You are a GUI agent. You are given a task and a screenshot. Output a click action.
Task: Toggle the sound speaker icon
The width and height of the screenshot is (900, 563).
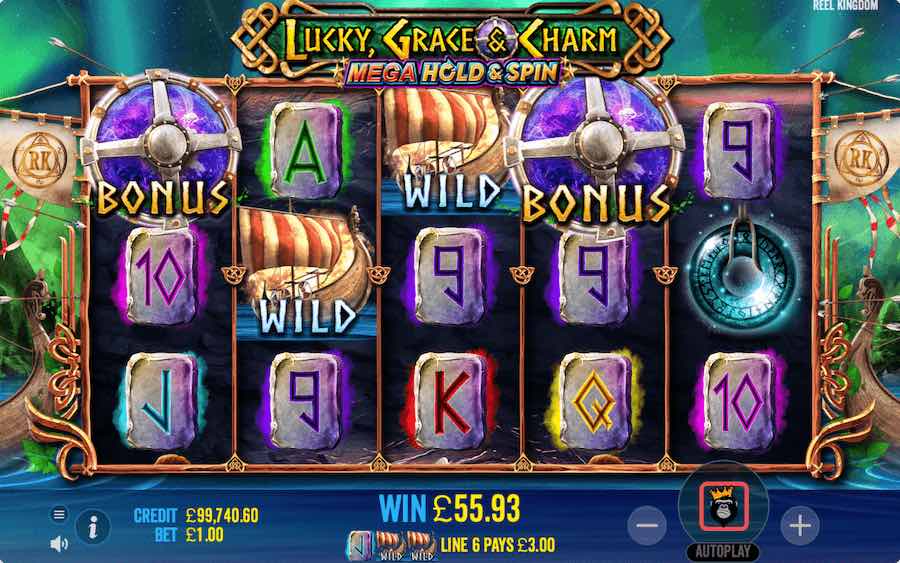[x=59, y=543]
